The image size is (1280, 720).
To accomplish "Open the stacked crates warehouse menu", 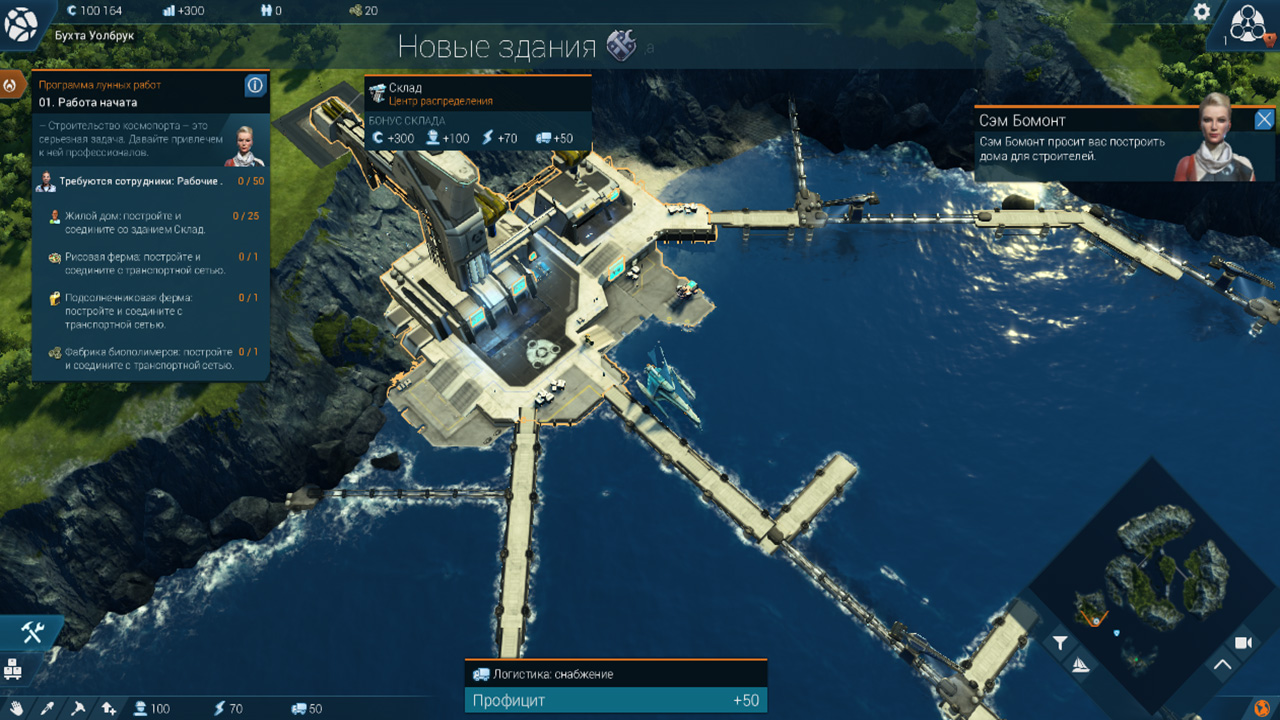I will click(x=13, y=669).
